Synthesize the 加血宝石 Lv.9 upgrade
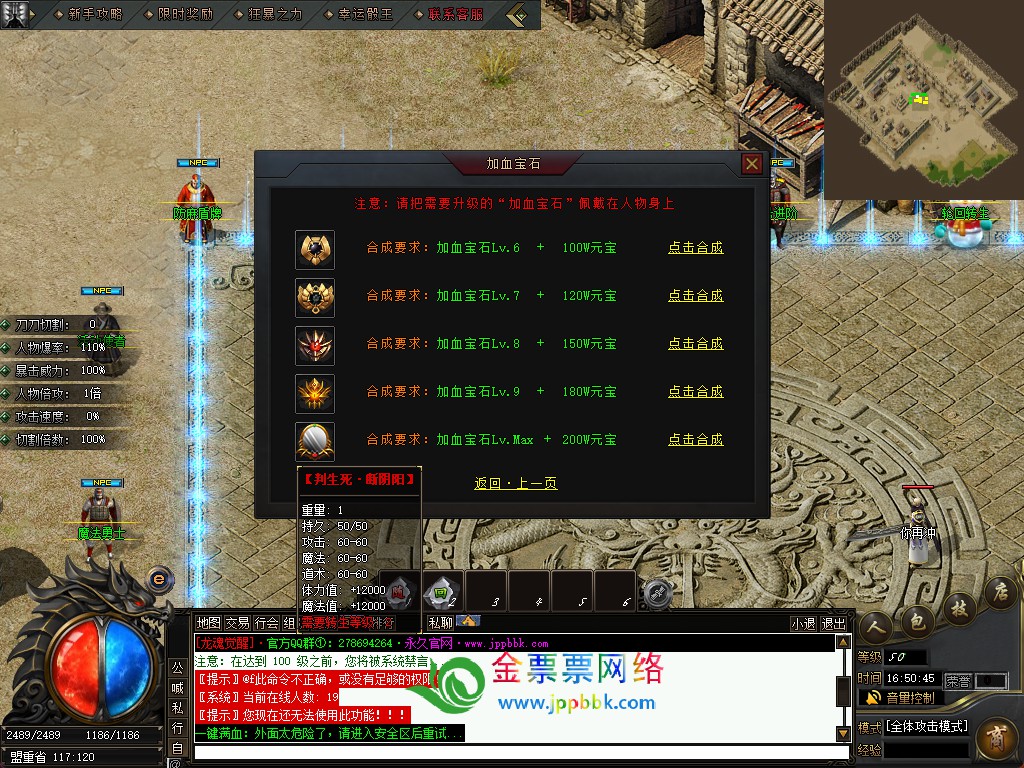This screenshot has height=768, width=1024. (695, 392)
